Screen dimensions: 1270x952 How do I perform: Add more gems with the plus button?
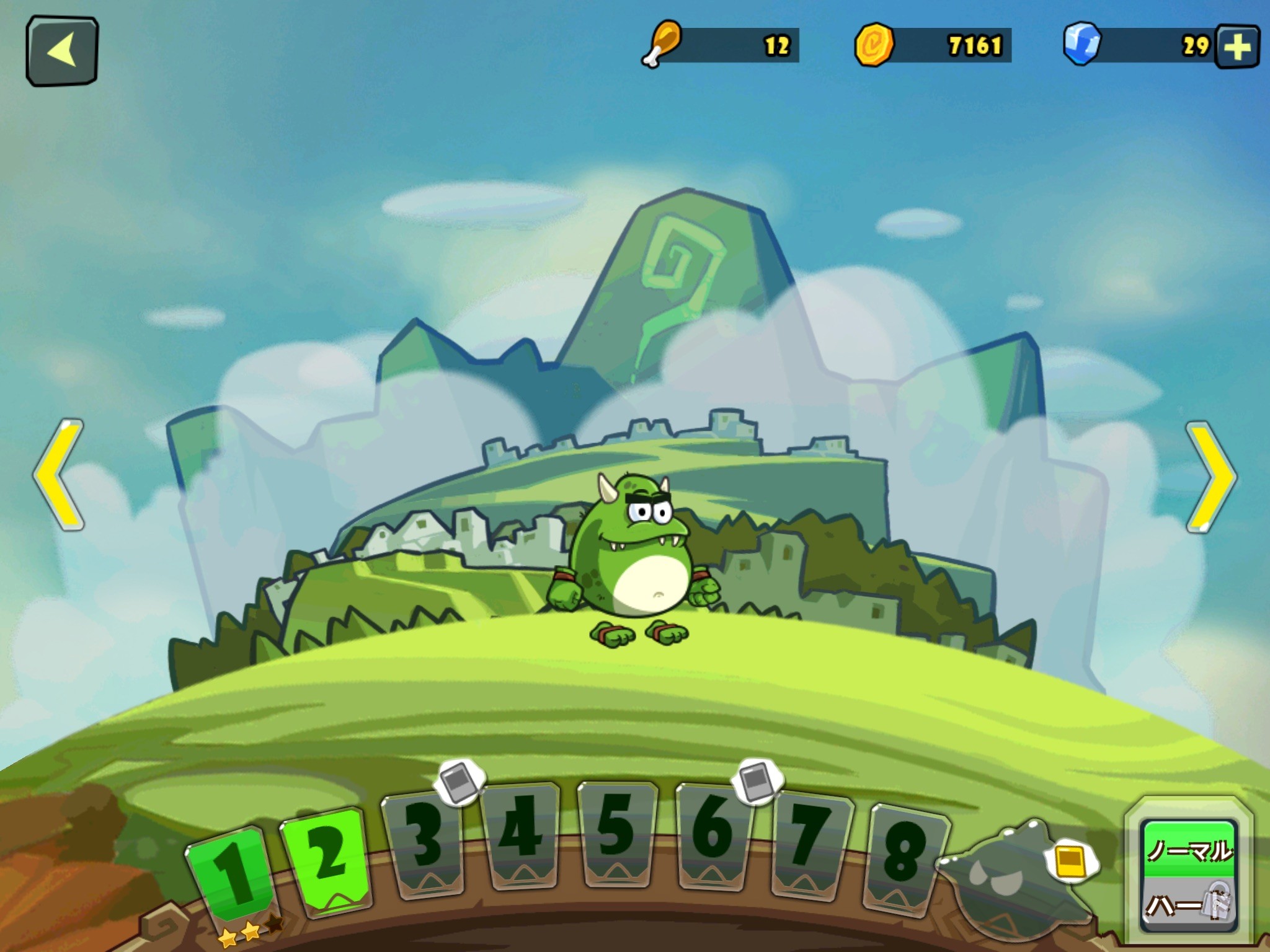tap(1237, 46)
